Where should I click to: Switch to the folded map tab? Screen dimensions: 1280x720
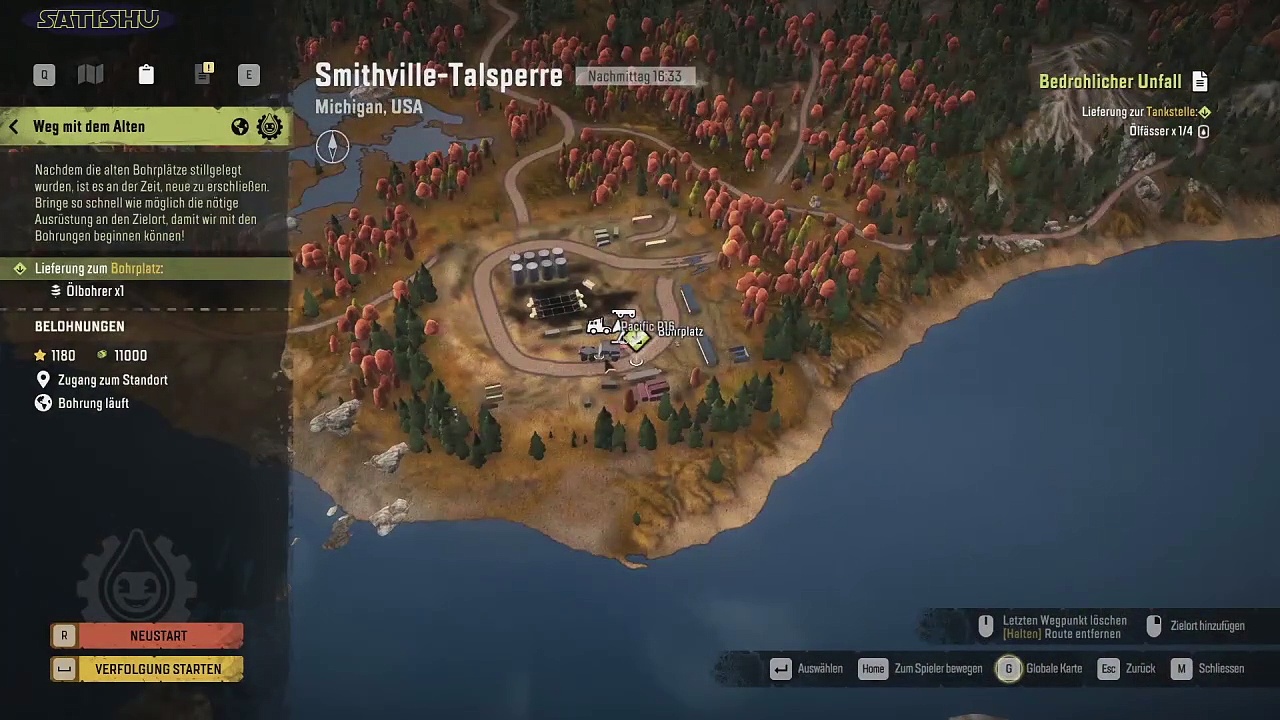click(91, 74)
